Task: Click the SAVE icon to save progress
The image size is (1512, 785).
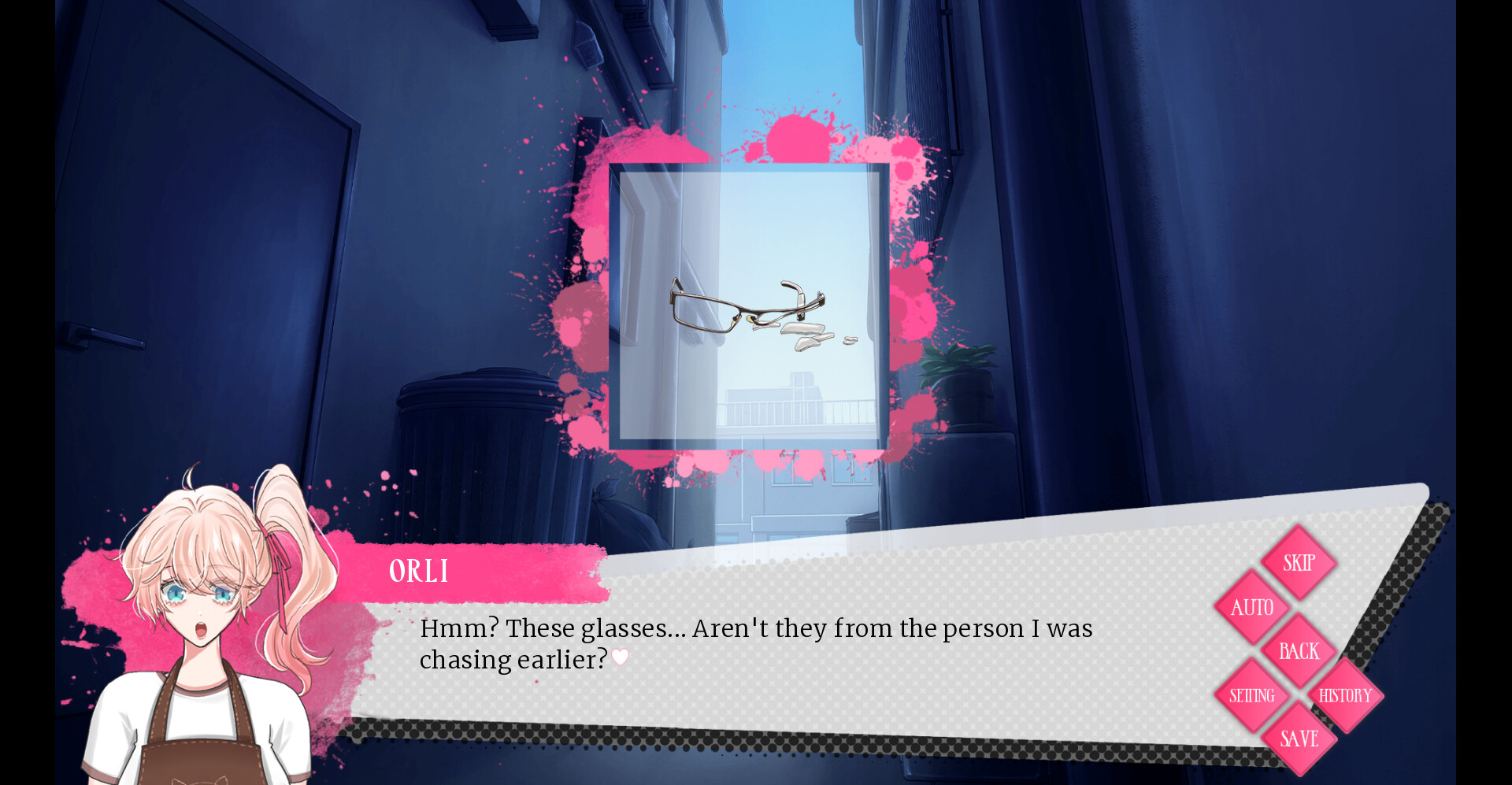Action: (1299, 739)
